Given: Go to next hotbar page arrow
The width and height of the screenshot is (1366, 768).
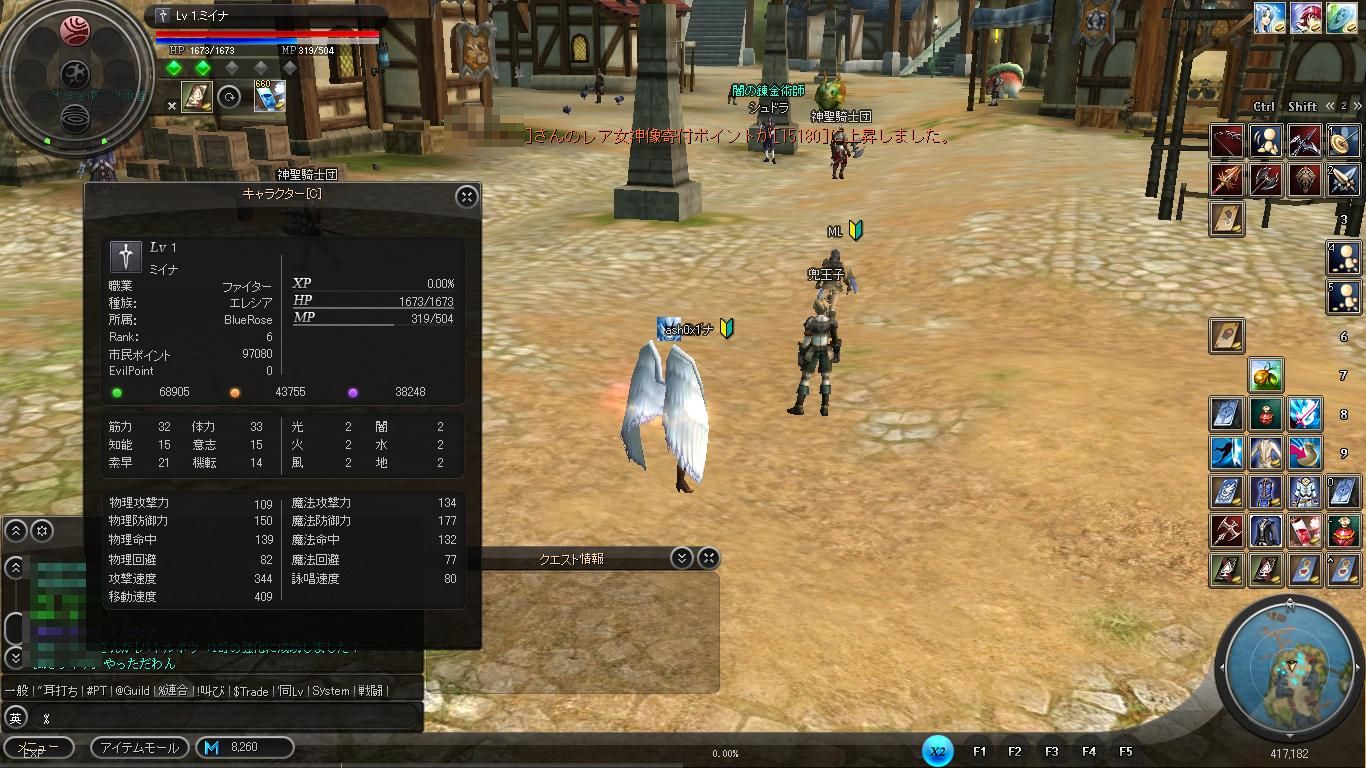Looking at the screenshot, I should pos(1356,106).
